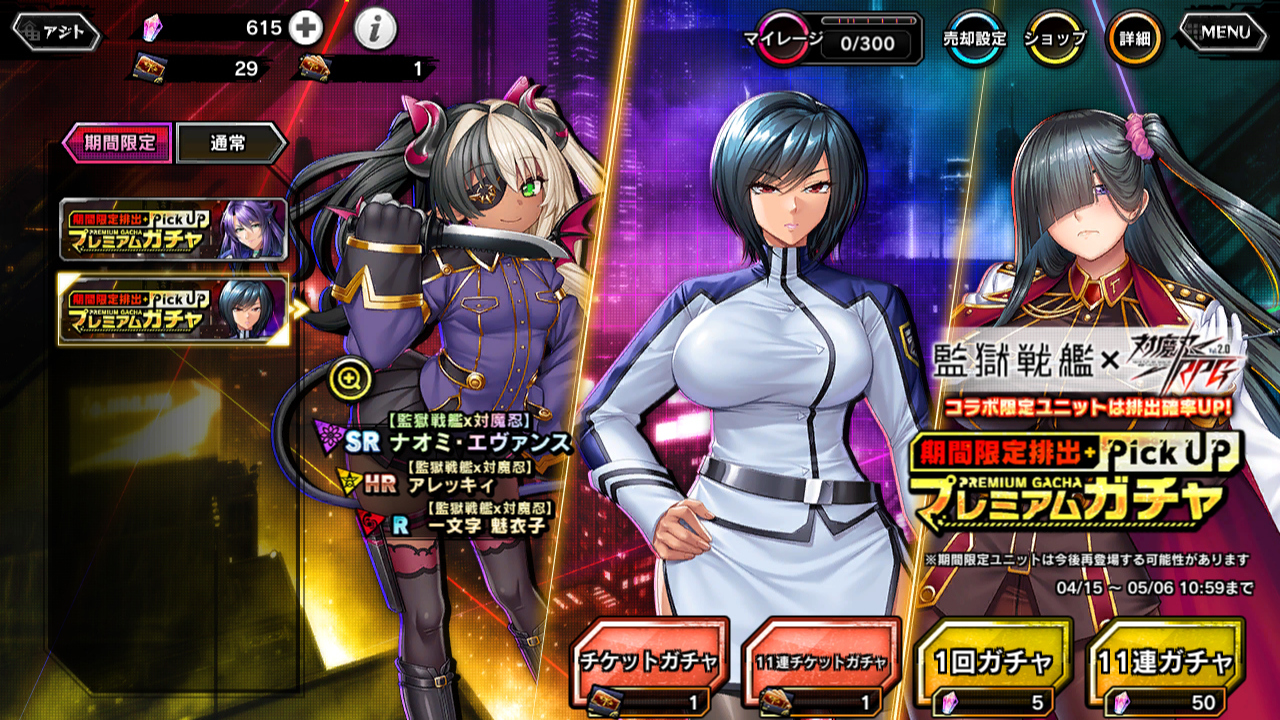Image resolution: width=1280 pixels, height=720 pixels.
Task: Select the purple-haired Premium Gacha banner
Action: point(173,230)
